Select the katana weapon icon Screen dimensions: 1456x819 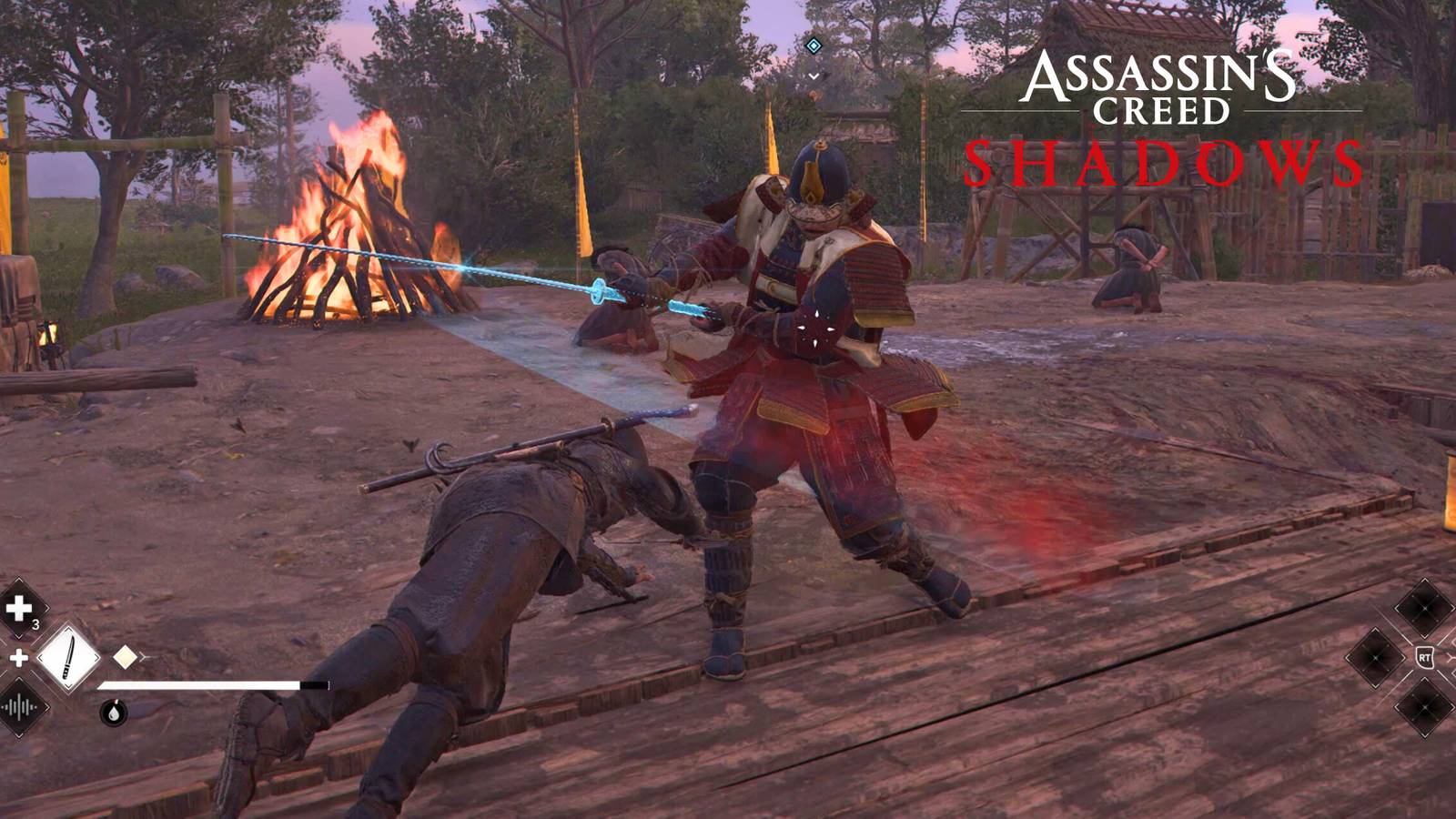point(67,657)
